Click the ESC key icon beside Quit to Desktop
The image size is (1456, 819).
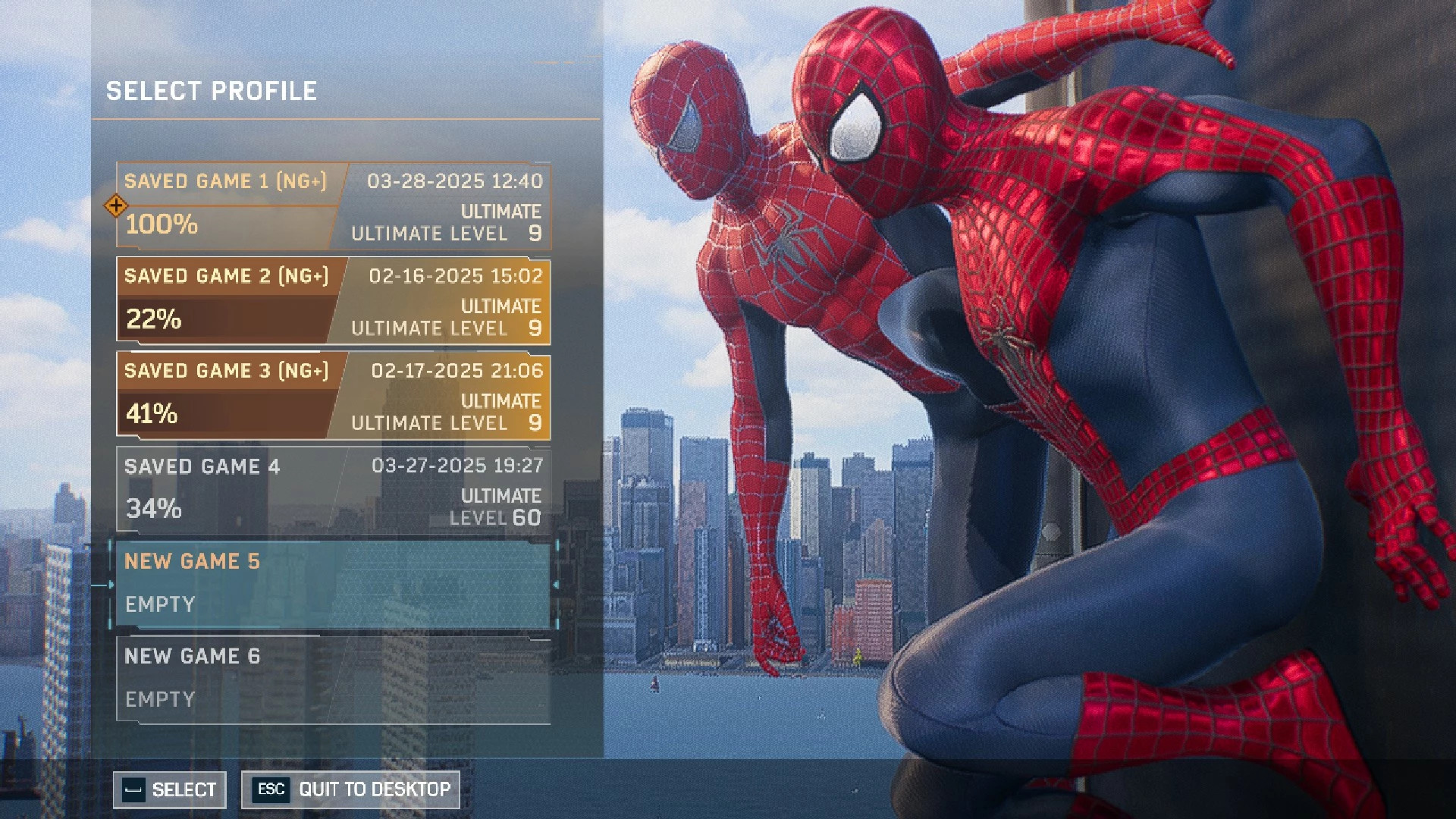coord(270,789)
